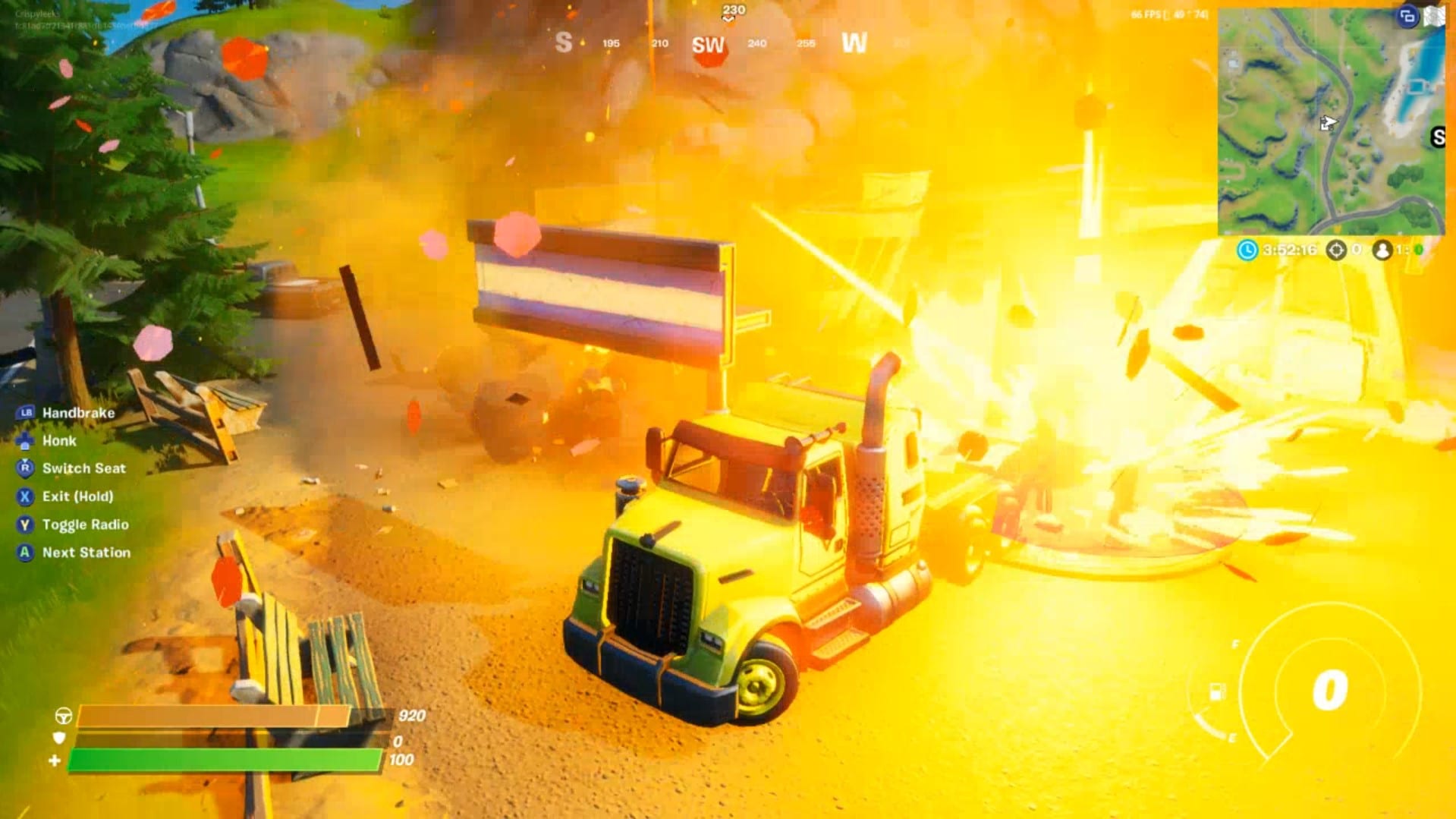Click the Next Station A button icon
Image resolution: width=1456 pixels, height=819 pixels.
25,552
